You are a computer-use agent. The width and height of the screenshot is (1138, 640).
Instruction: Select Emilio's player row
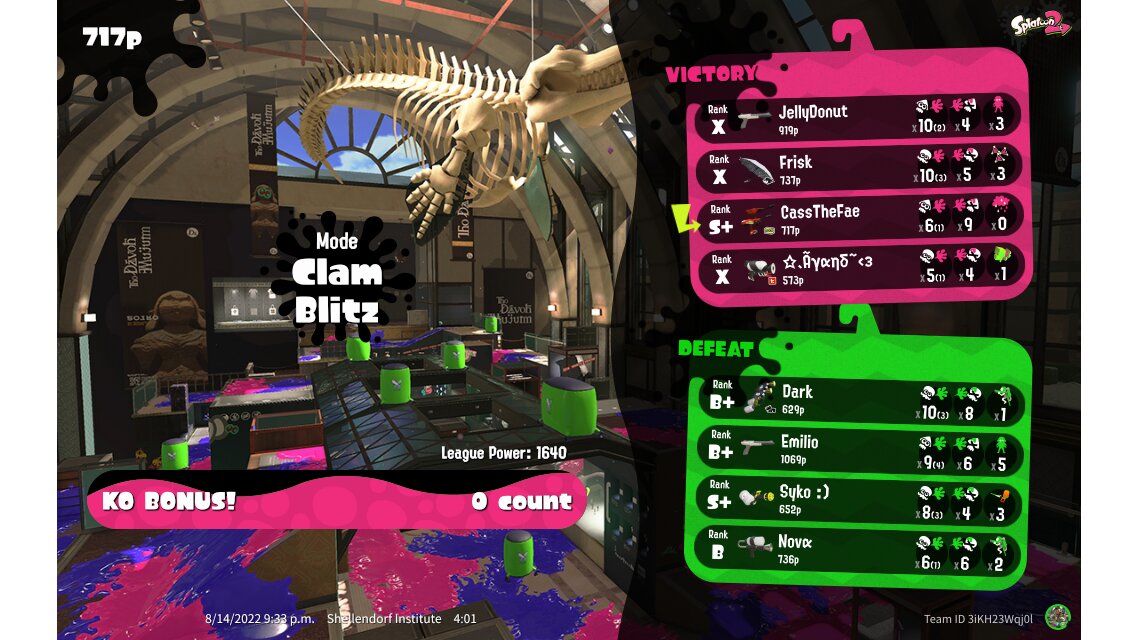pos(860,449)
